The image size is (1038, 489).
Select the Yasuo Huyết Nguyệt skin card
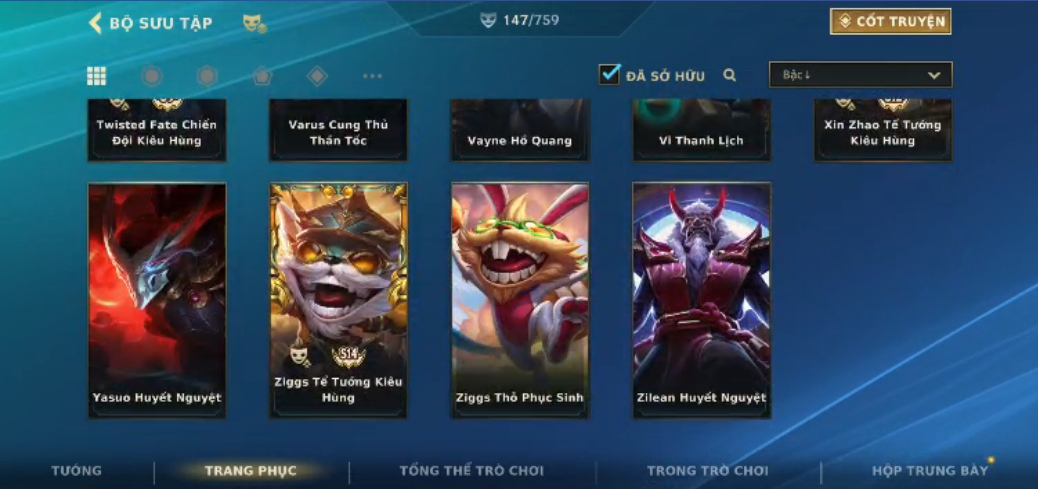pyautogui.click(x=157, y=300)
